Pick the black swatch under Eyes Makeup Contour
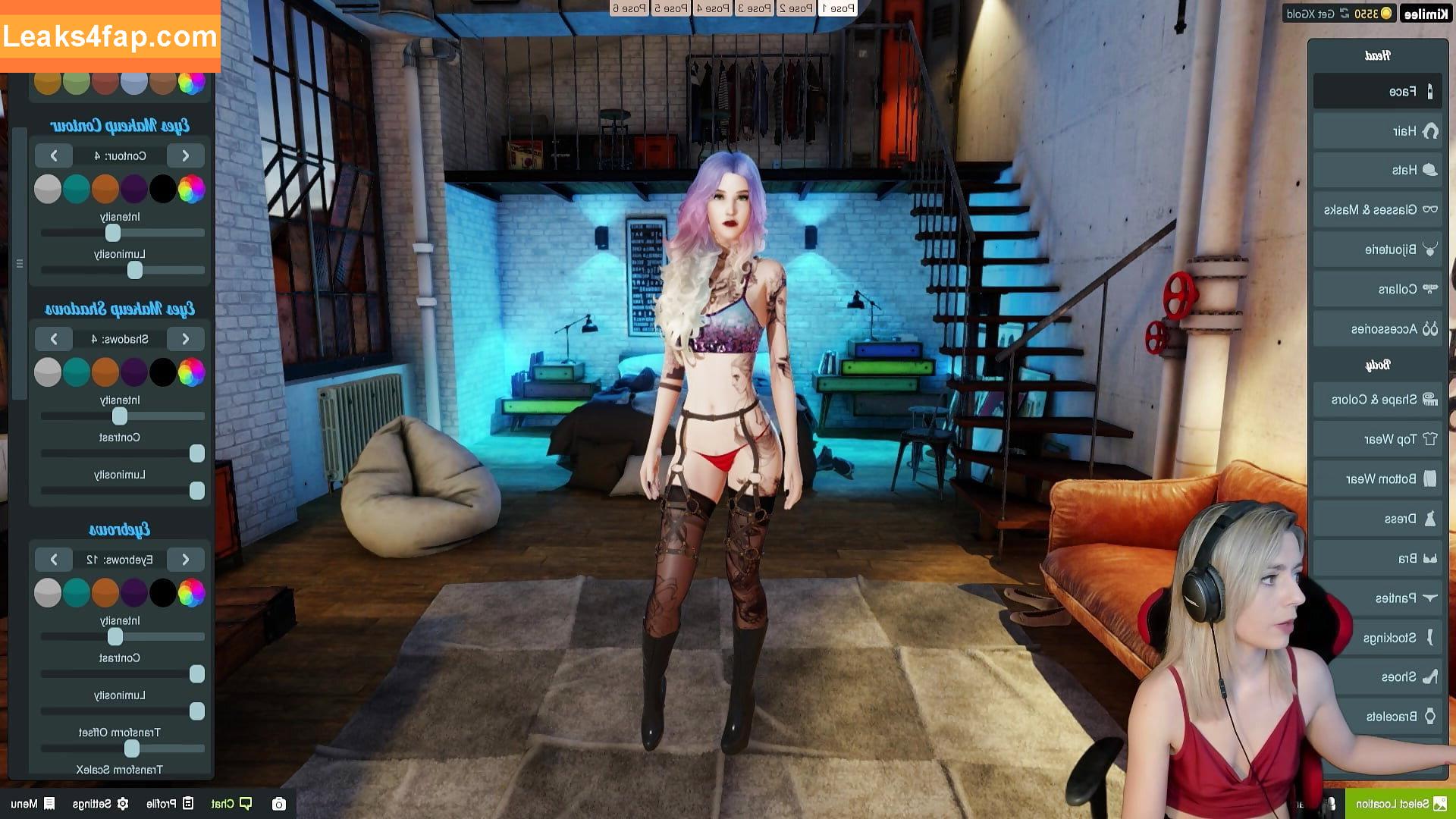The width and height of the screenshot is (1456, 819). [x=162, y=189]
